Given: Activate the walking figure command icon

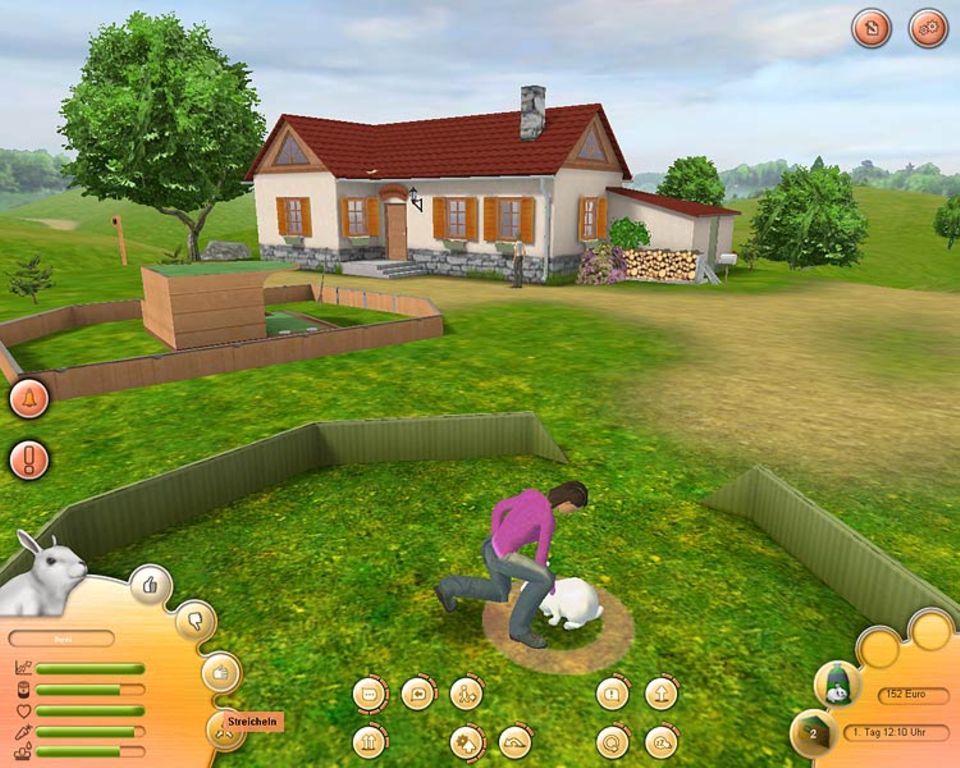Looking at the screenshot, I should point(466,693).
